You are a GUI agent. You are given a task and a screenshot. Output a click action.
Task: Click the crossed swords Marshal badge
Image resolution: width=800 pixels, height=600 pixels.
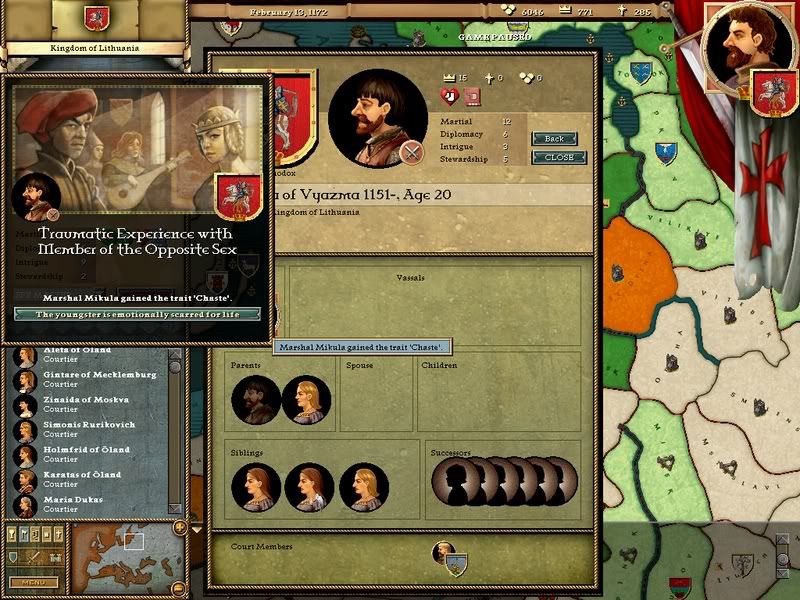tap(410, 152)
